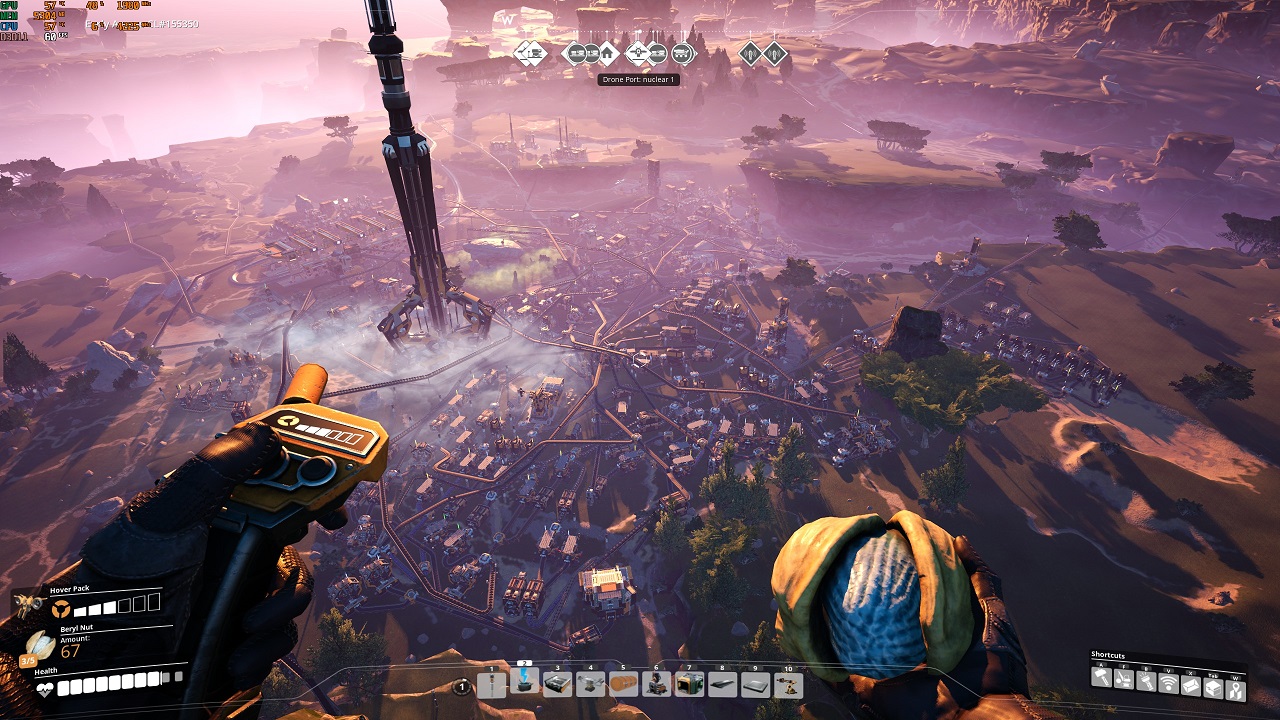Click the hotbar page number 1 dial

click(461, 687)
